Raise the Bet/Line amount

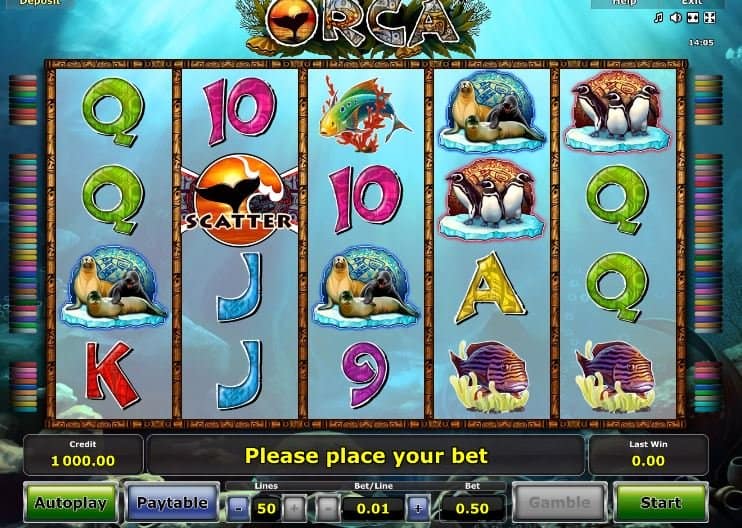pos(417,509)
